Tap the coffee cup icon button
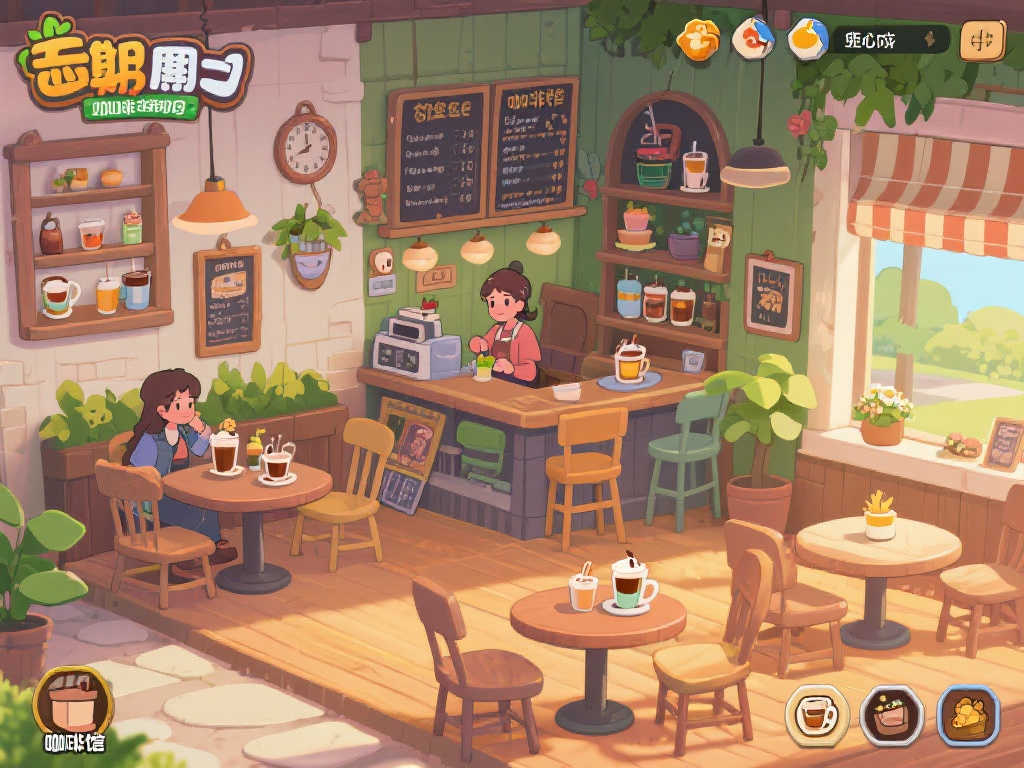 click(x=817, y=714)
